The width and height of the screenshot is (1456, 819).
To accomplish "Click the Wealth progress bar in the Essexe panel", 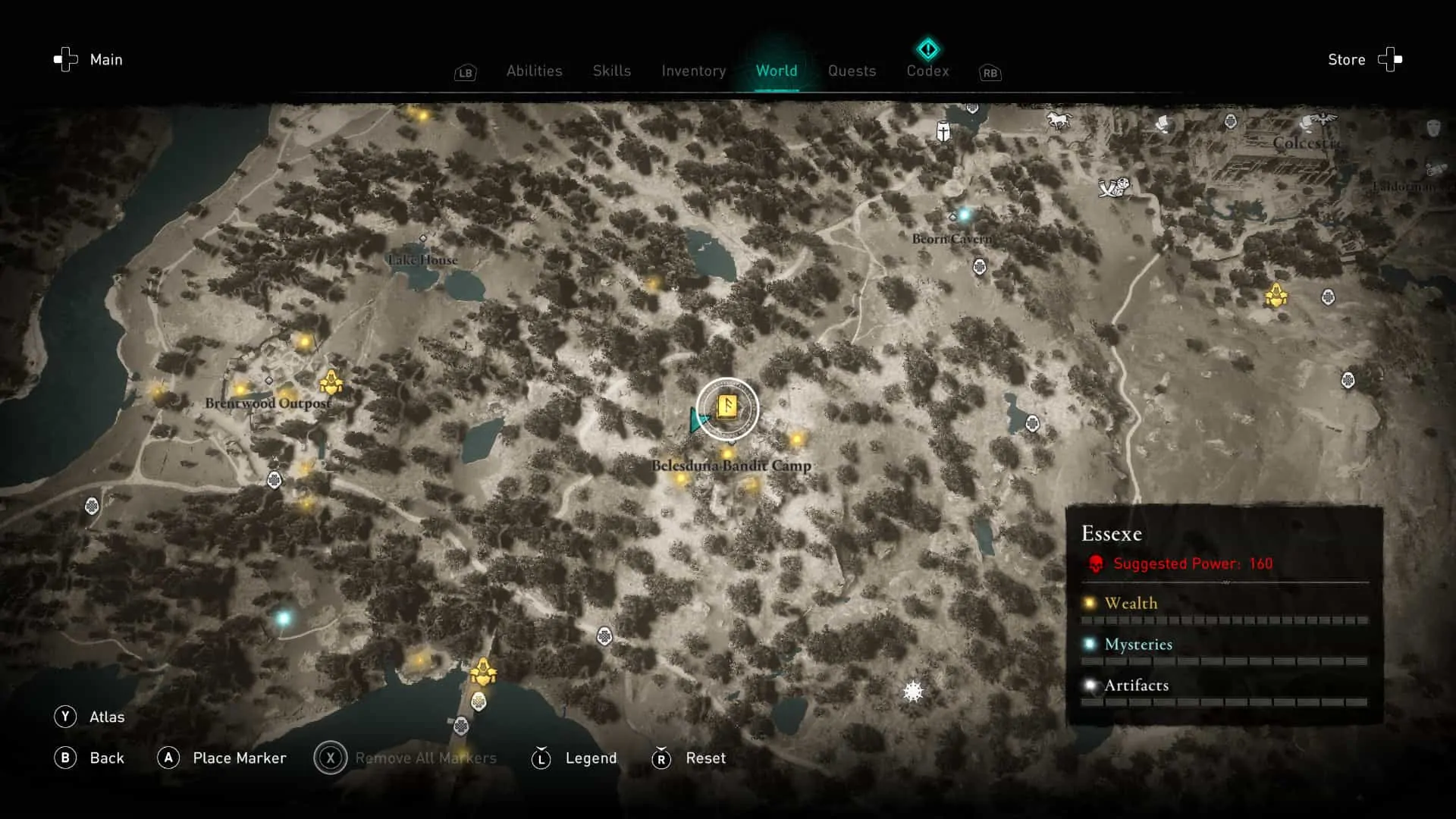I will [1224, 620].
